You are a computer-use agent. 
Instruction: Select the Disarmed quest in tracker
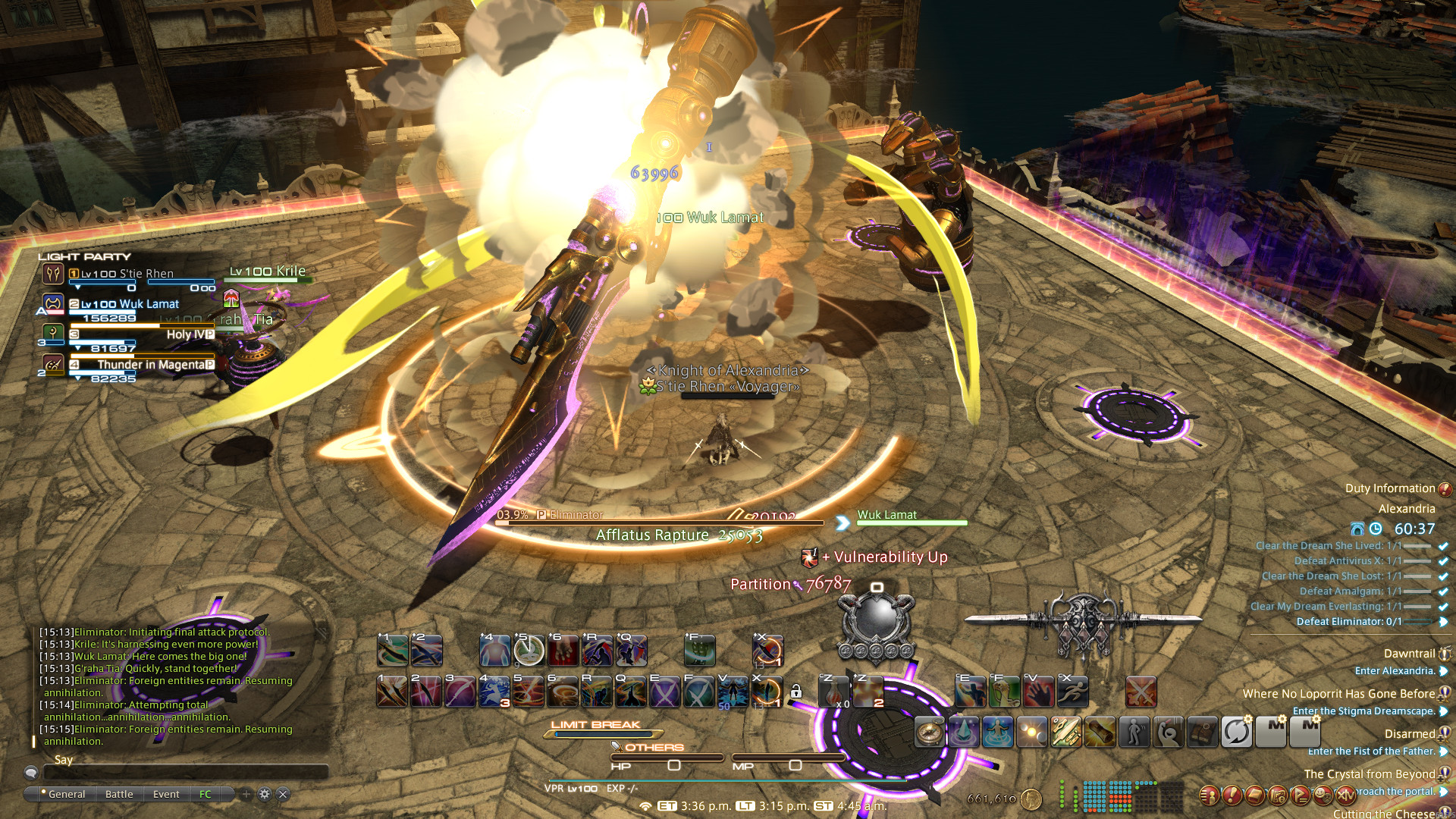pyautogui.click(x=1409, y=734)
